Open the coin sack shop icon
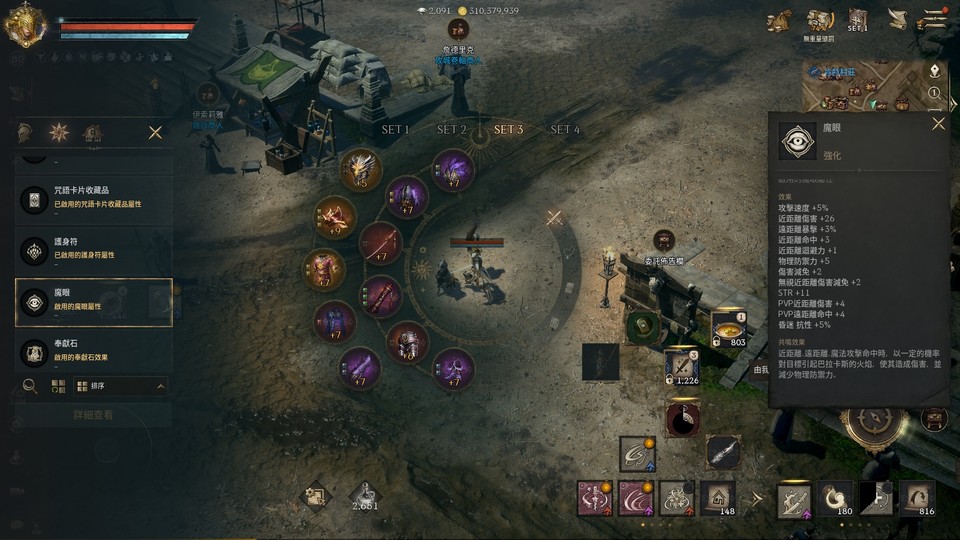This screenshot has height=540, width=960. click(779, 19)
